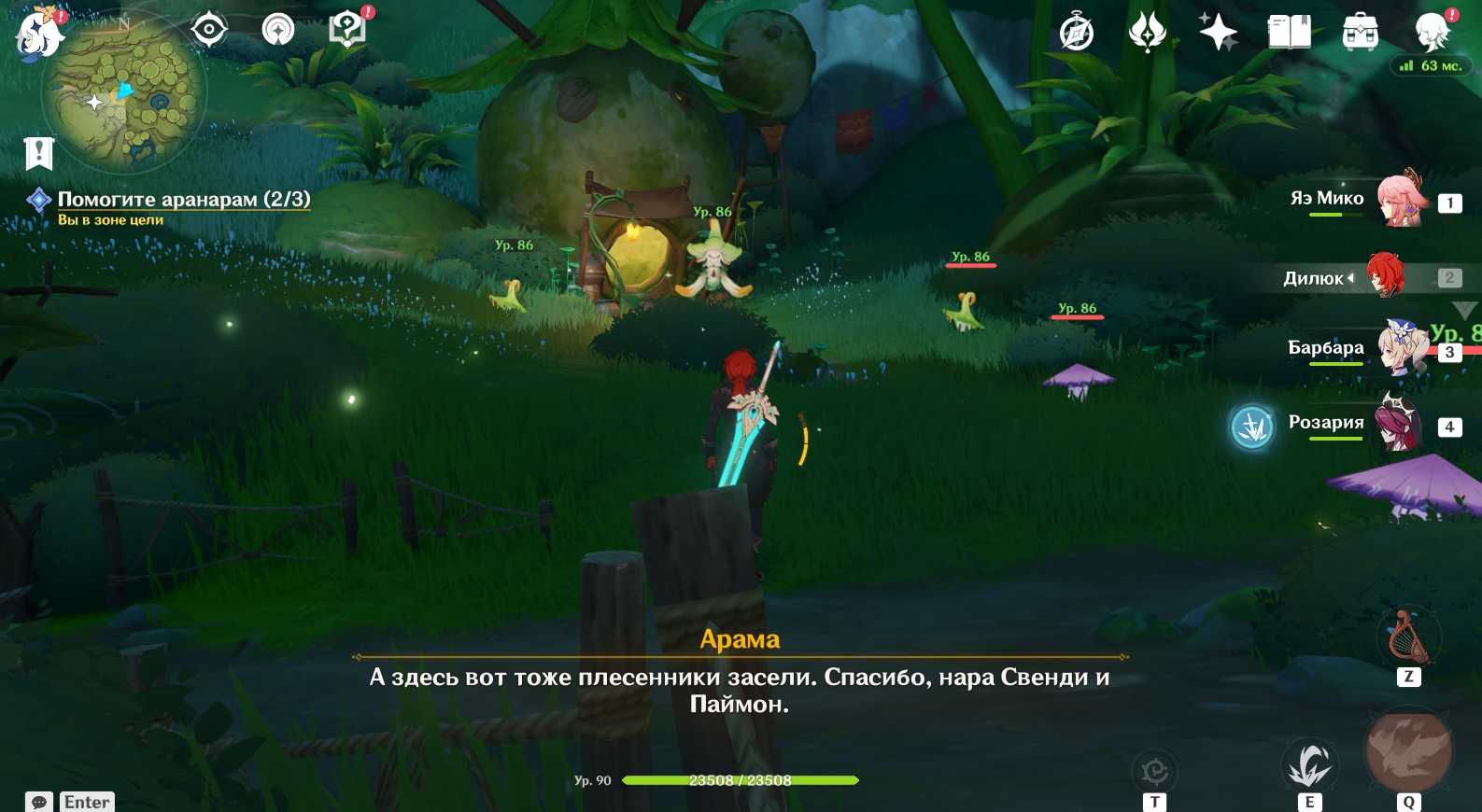This screenshot has width=1482, height=812.
Task: Open the chat speech bubble
Action: pyautogui.click(x=39, y=802)
